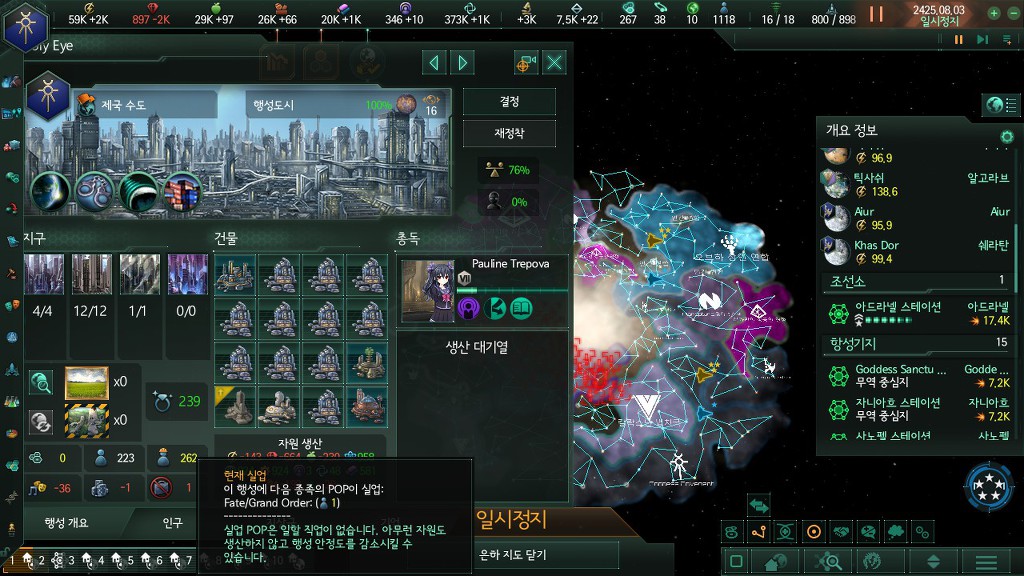The width and height of the screenshot is (1024, 576).
Task: Increase game speed with the plus button
Action: tap(994, 14)
